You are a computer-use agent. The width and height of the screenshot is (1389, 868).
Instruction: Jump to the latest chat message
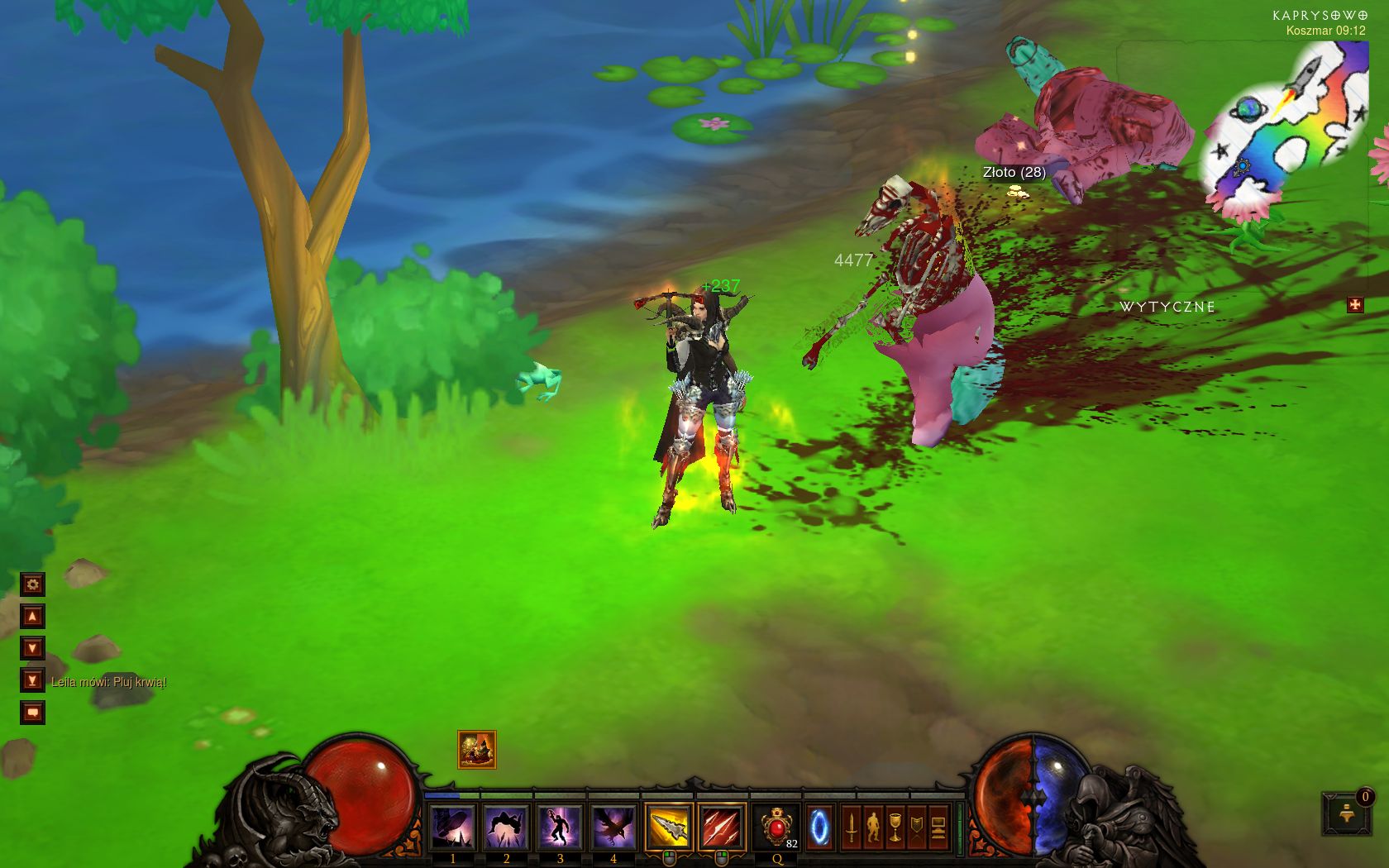(32, 680)
